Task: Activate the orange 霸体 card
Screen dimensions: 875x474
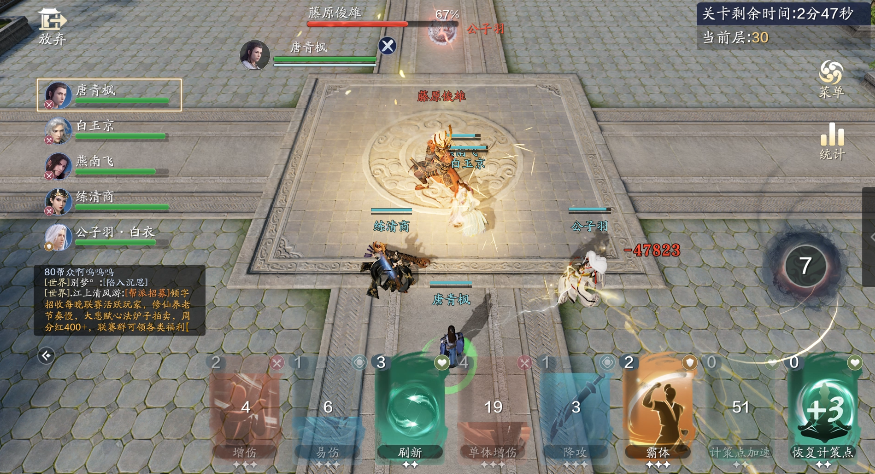Action: [x=657, y=407]
